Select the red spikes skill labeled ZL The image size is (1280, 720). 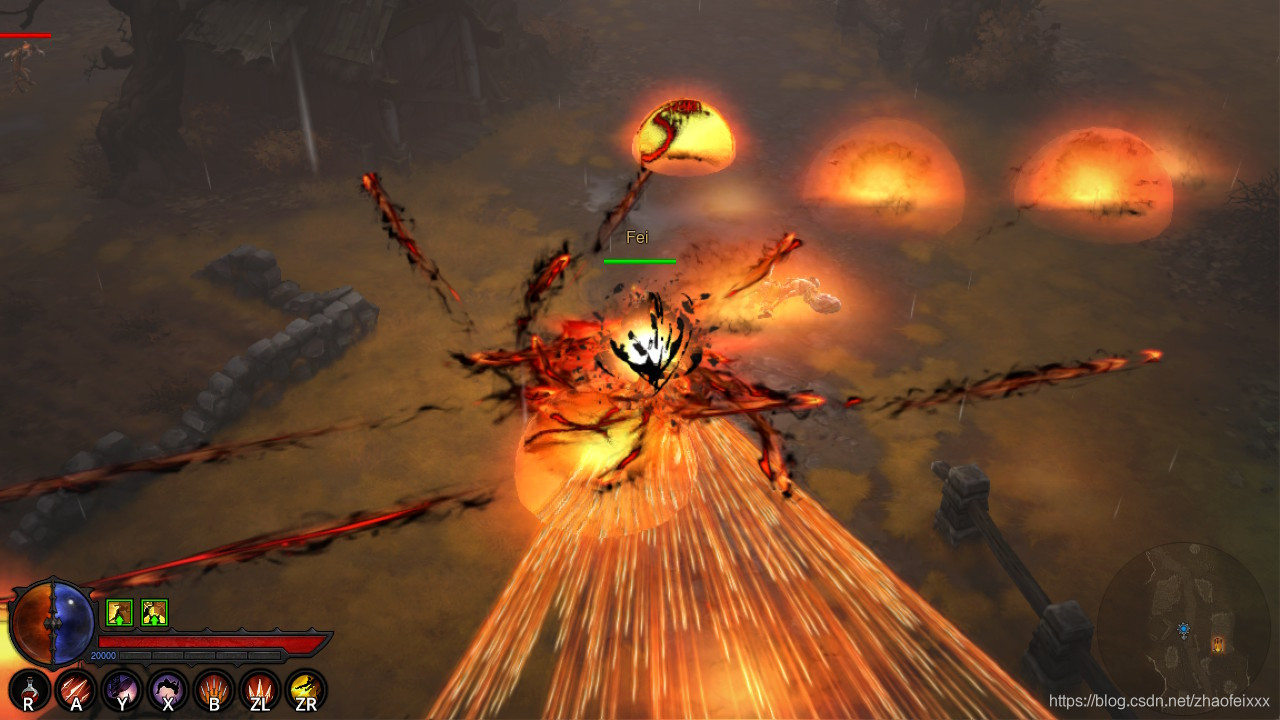pyautogui.click(x=260, y=690)
